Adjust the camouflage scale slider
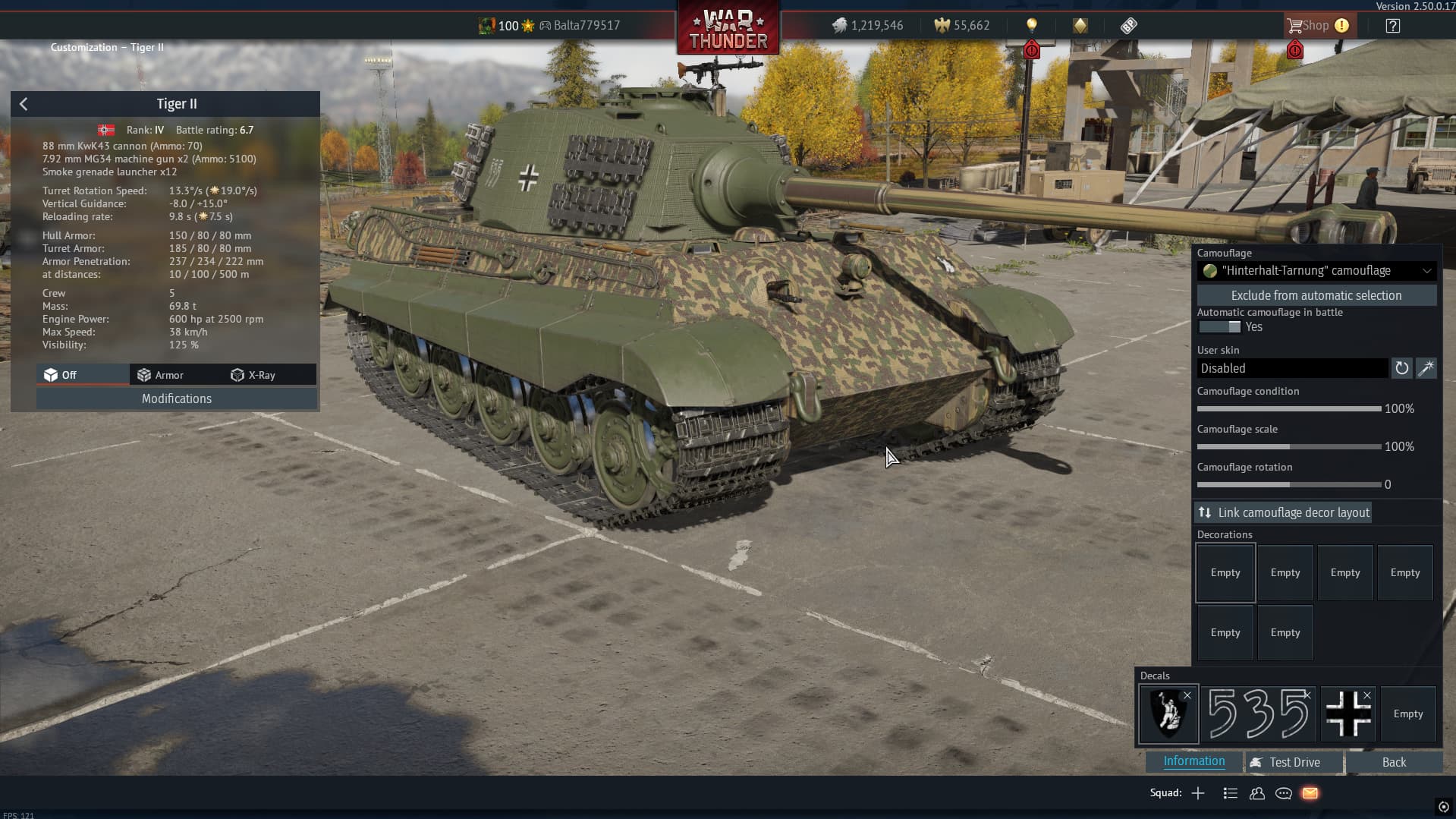Viewport: 1456px width, 819px height. [1288, 447]
